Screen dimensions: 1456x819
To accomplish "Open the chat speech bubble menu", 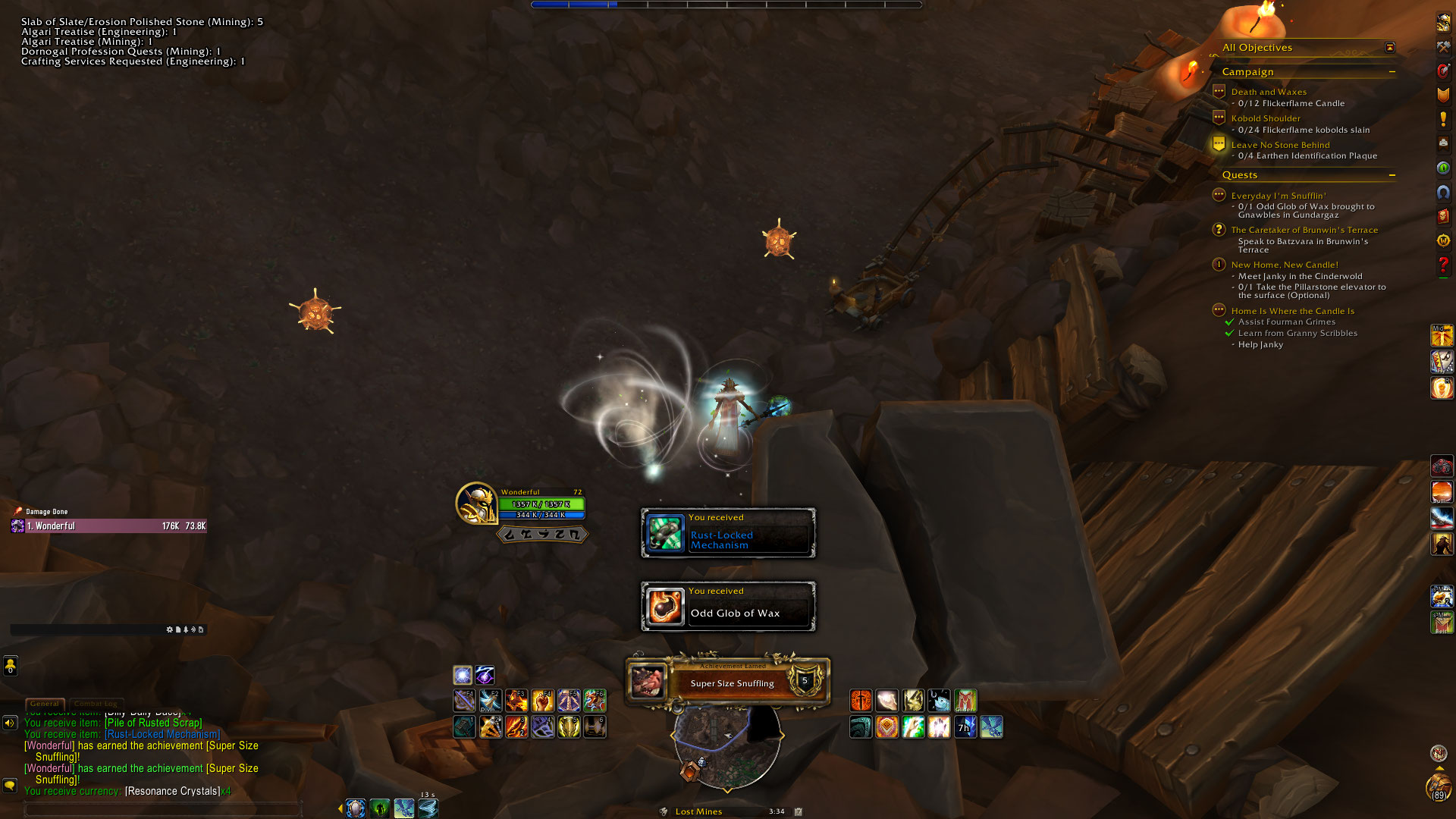I will 10,786.
